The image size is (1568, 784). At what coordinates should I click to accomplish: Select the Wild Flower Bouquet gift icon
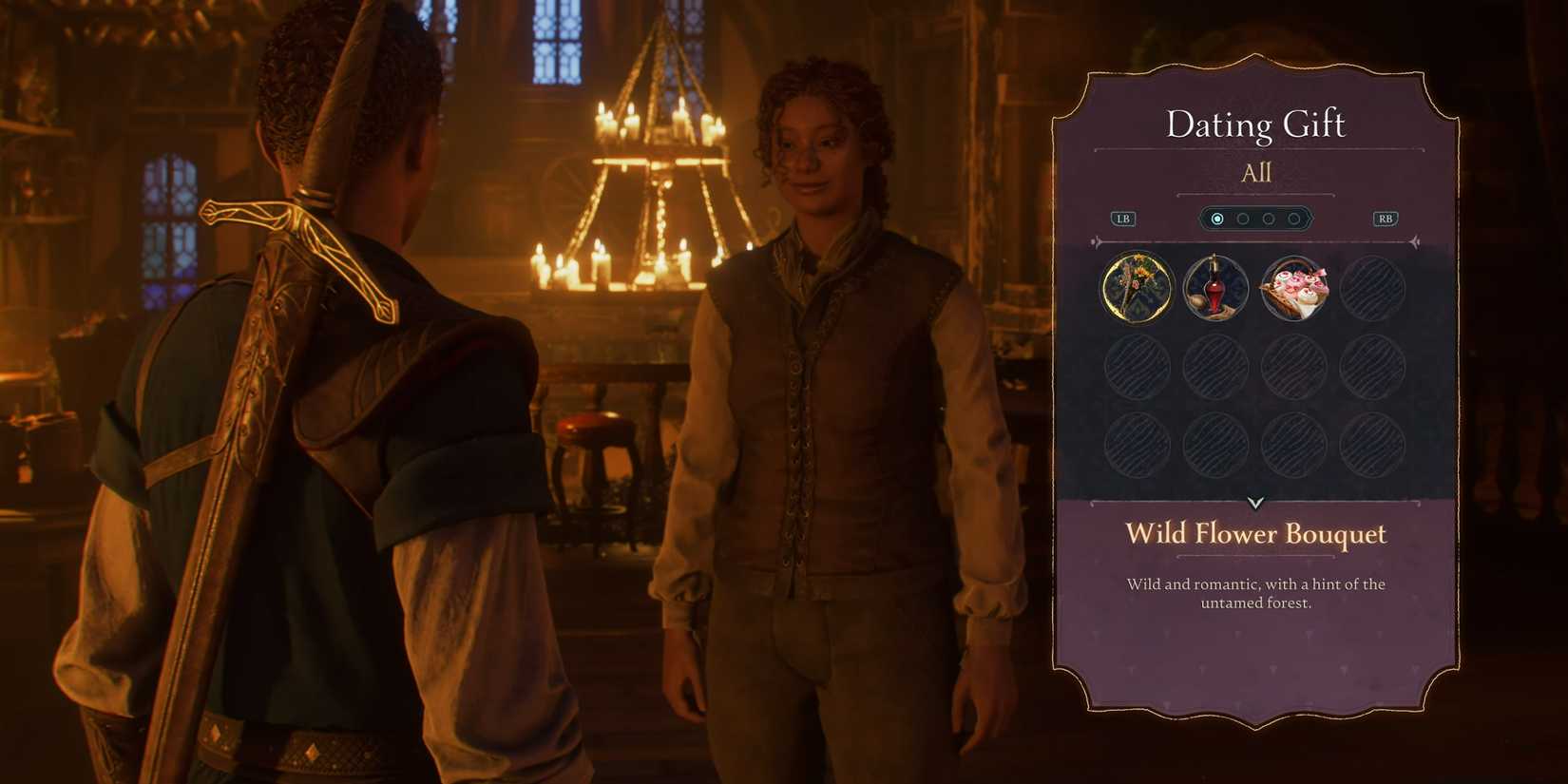pos(1136,288)
